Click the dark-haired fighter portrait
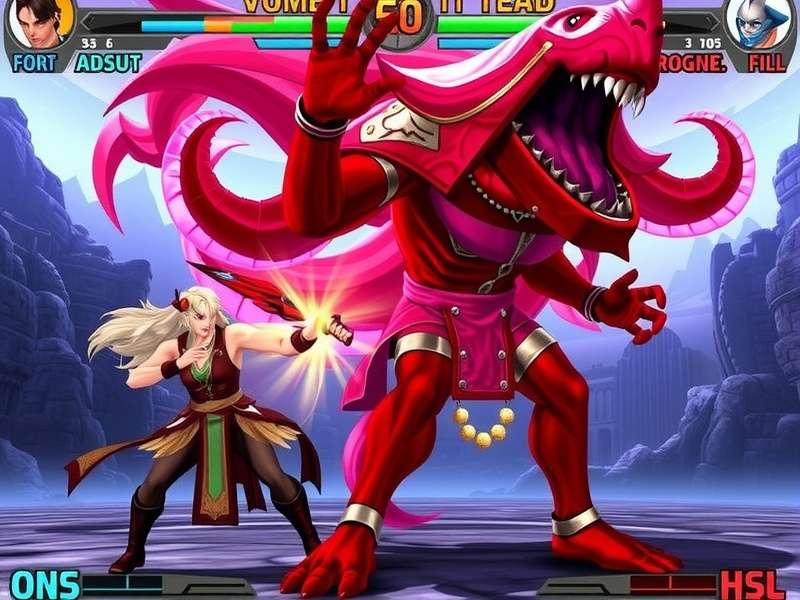800x600 pixels. 41,23
